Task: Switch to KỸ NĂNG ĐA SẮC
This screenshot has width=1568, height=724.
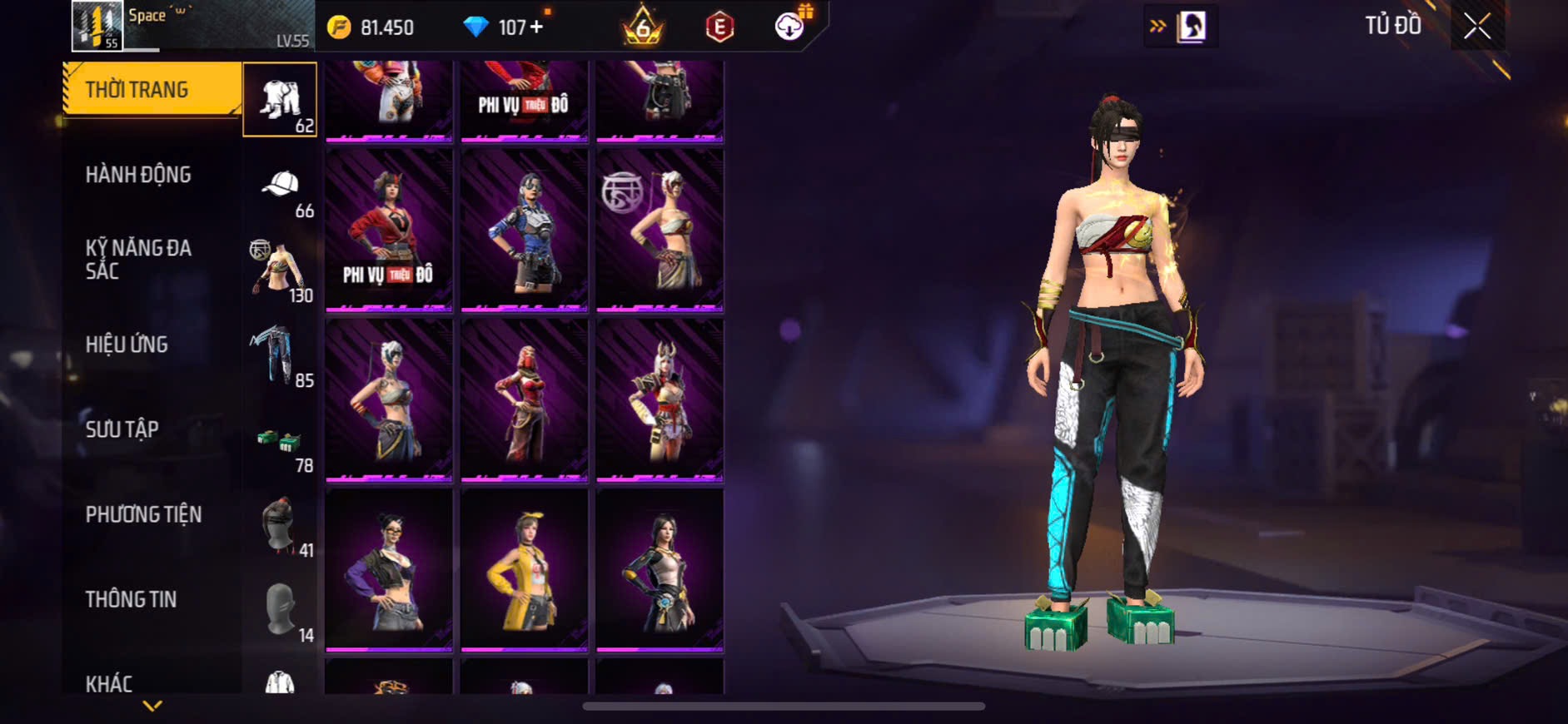Action: coord(138,259)
